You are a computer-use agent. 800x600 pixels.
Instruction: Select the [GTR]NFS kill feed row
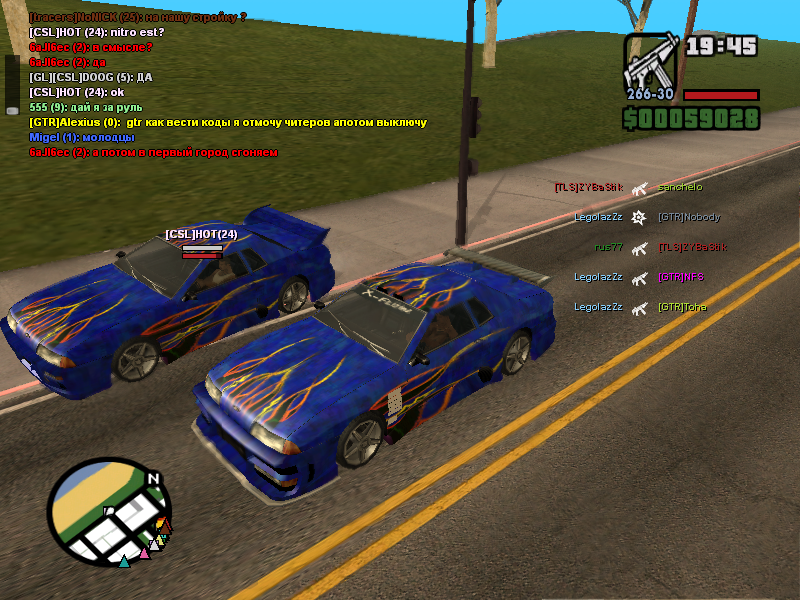638,277
